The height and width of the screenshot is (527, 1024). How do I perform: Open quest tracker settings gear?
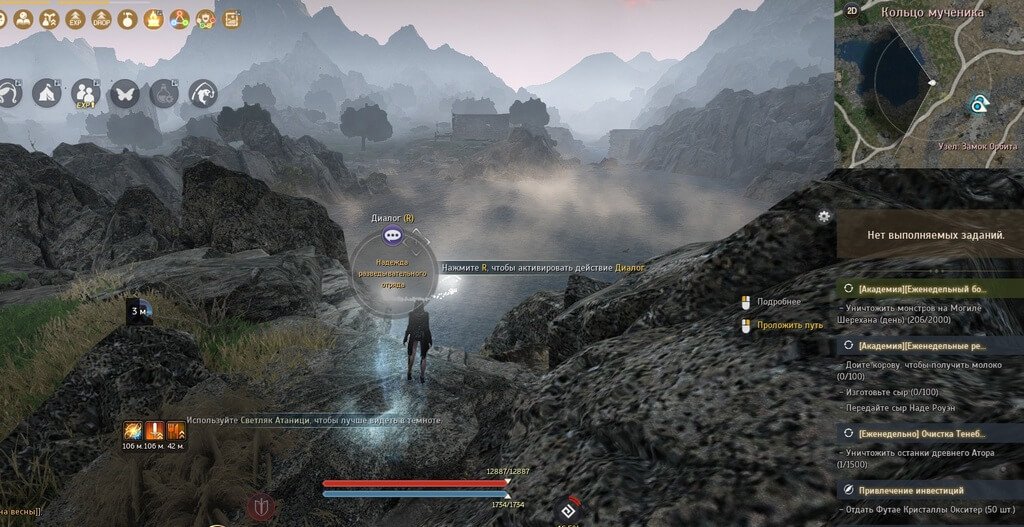click(823, 215)
